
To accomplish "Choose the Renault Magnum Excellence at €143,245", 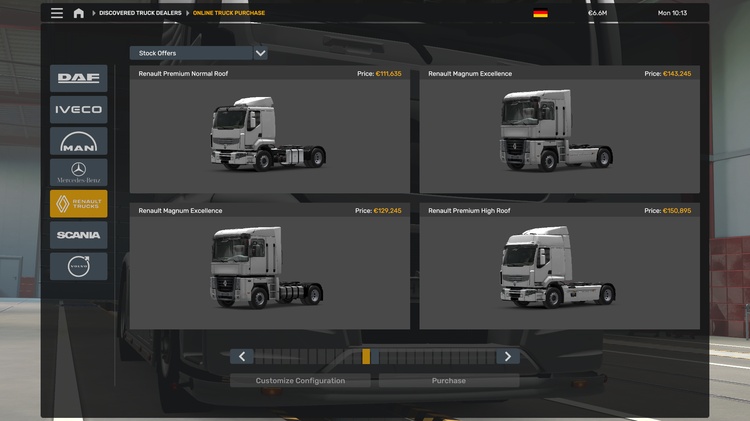I will pyautogui.click(x=559, y=130).
